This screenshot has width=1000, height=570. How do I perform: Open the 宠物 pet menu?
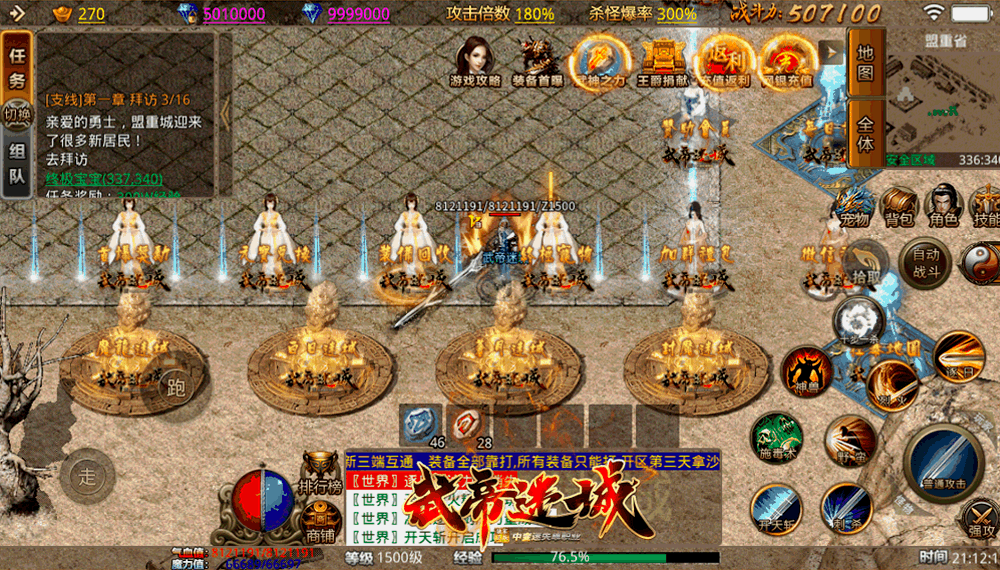pyautogui.click(x=853, y=206)
